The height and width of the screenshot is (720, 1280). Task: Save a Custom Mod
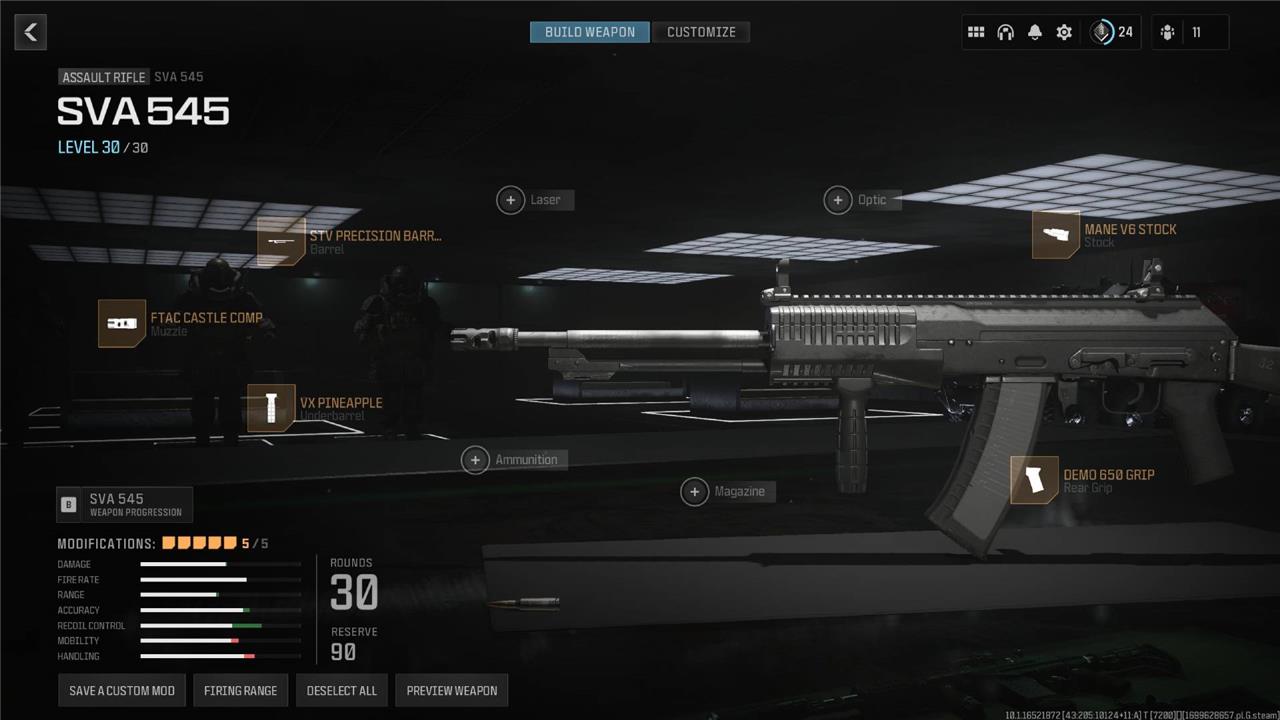pyautogui.click(x=122, y=690)
